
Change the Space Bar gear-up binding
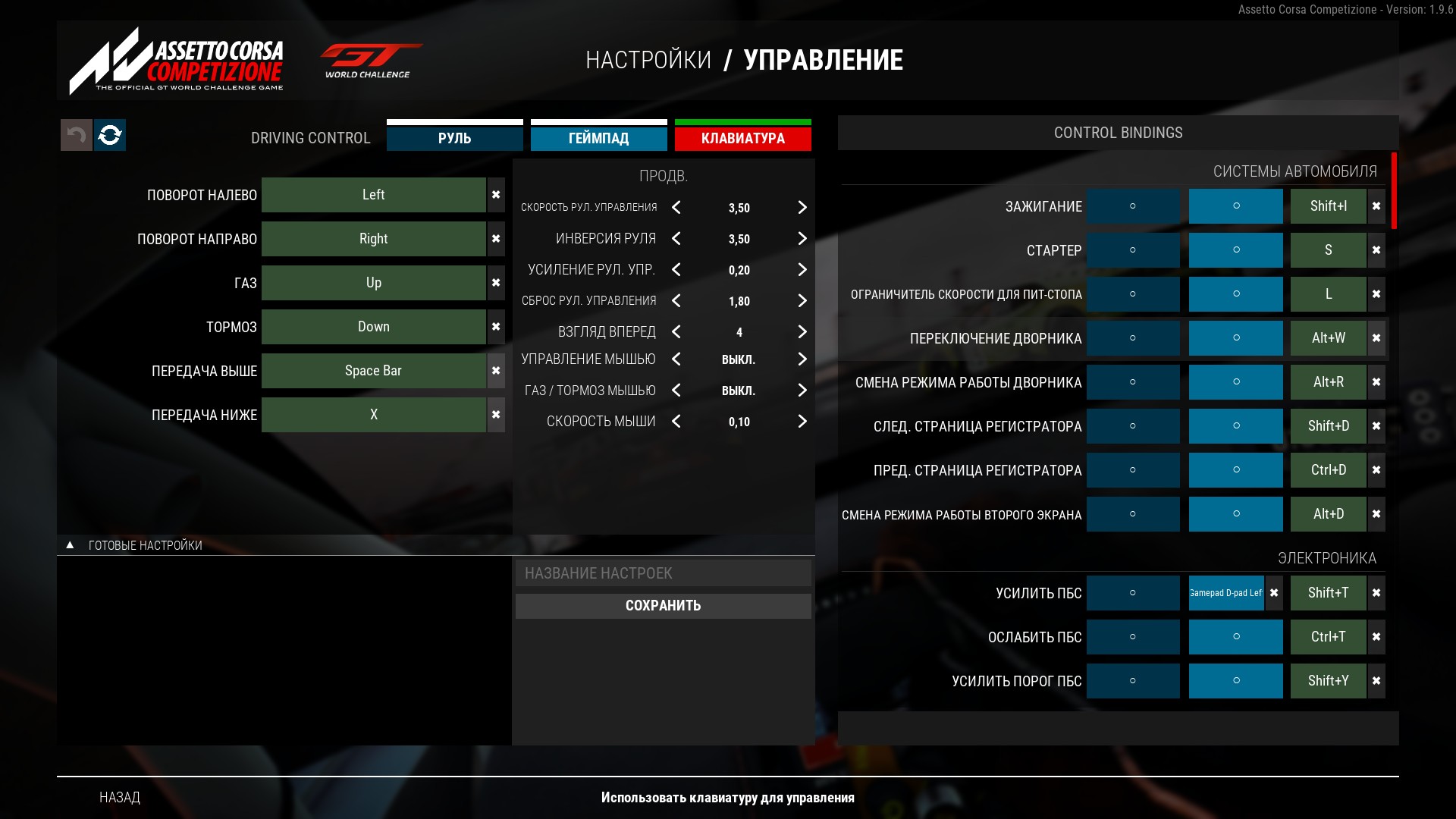pyautogui.click(x=373, y=371)
